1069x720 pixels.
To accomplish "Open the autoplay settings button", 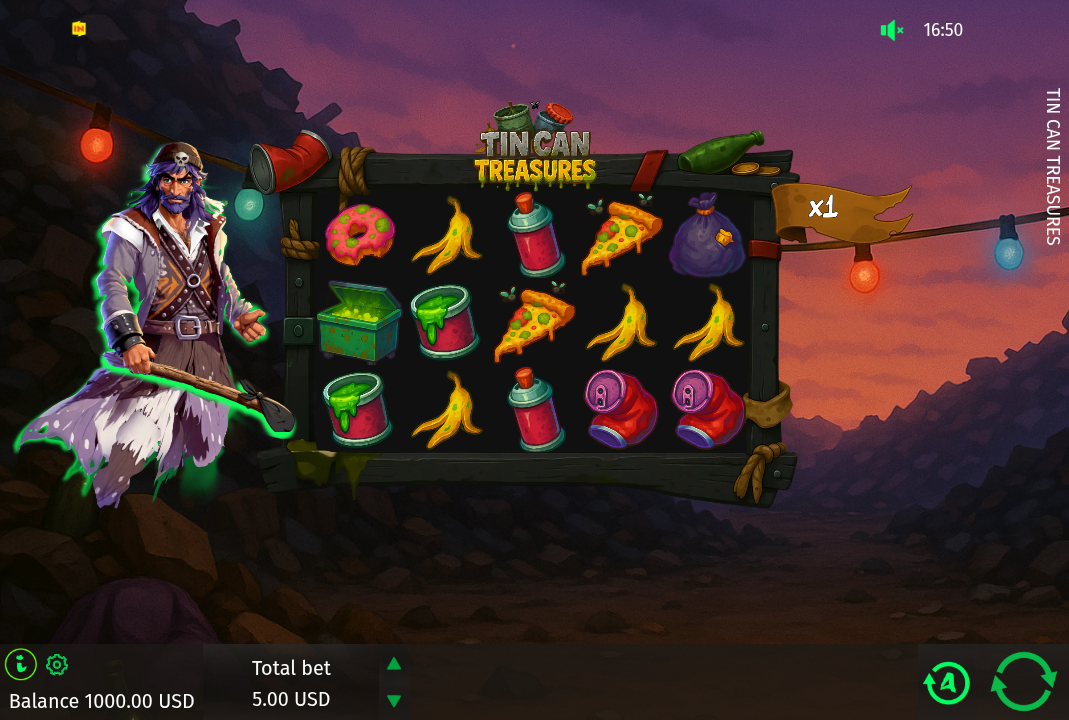I will (x=947, y=683).
